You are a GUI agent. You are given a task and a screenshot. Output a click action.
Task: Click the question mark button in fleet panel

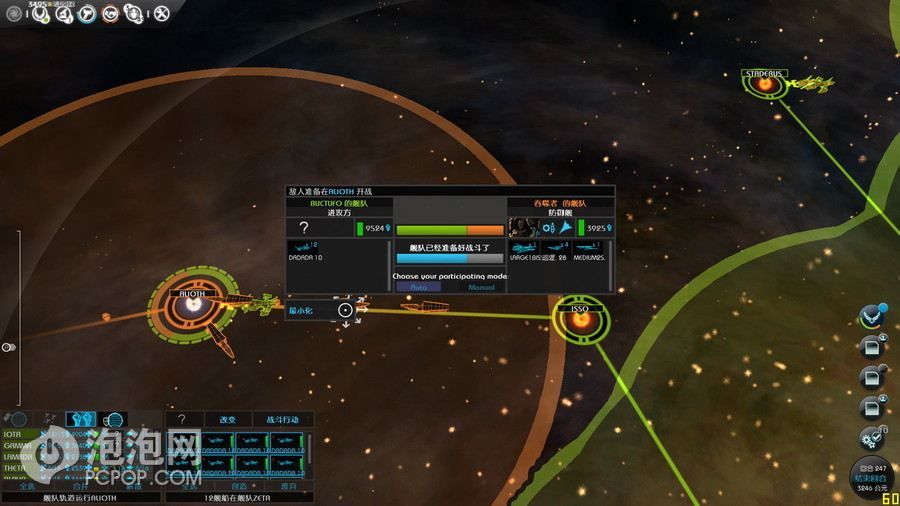pos(181,419)
